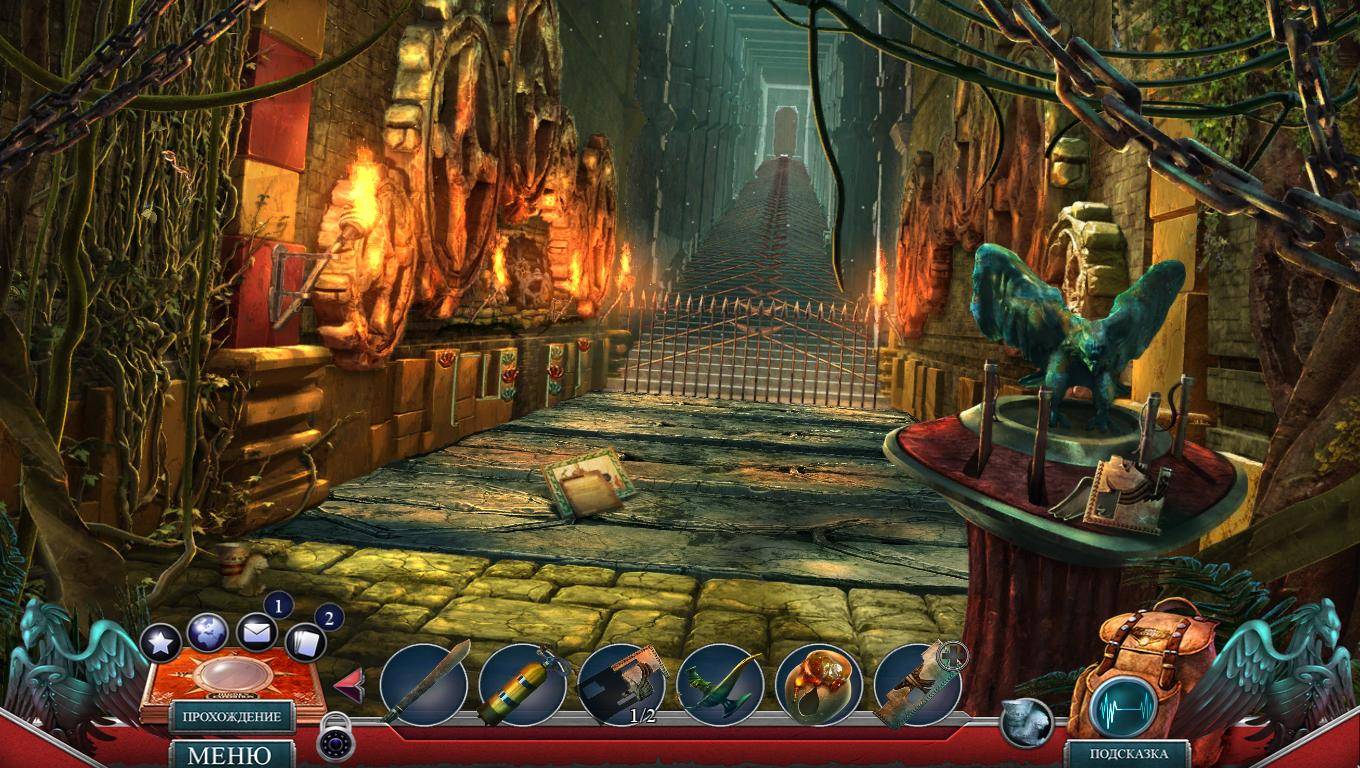The image size is (1360, 768).
Task: Select the broken tablet item with plus sign
Action: pos(916,684)
